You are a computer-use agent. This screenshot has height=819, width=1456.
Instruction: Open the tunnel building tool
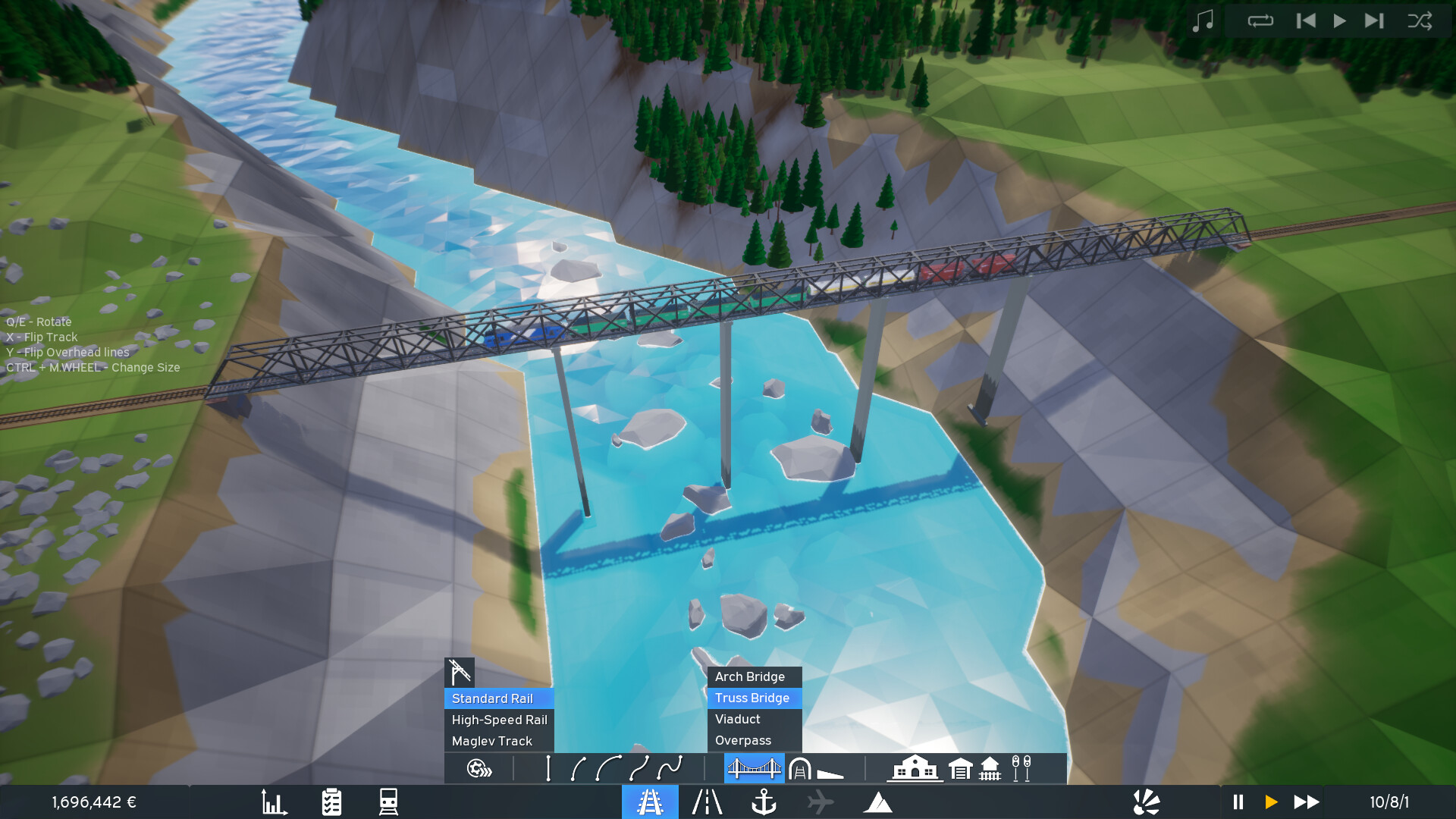[801, 768]
